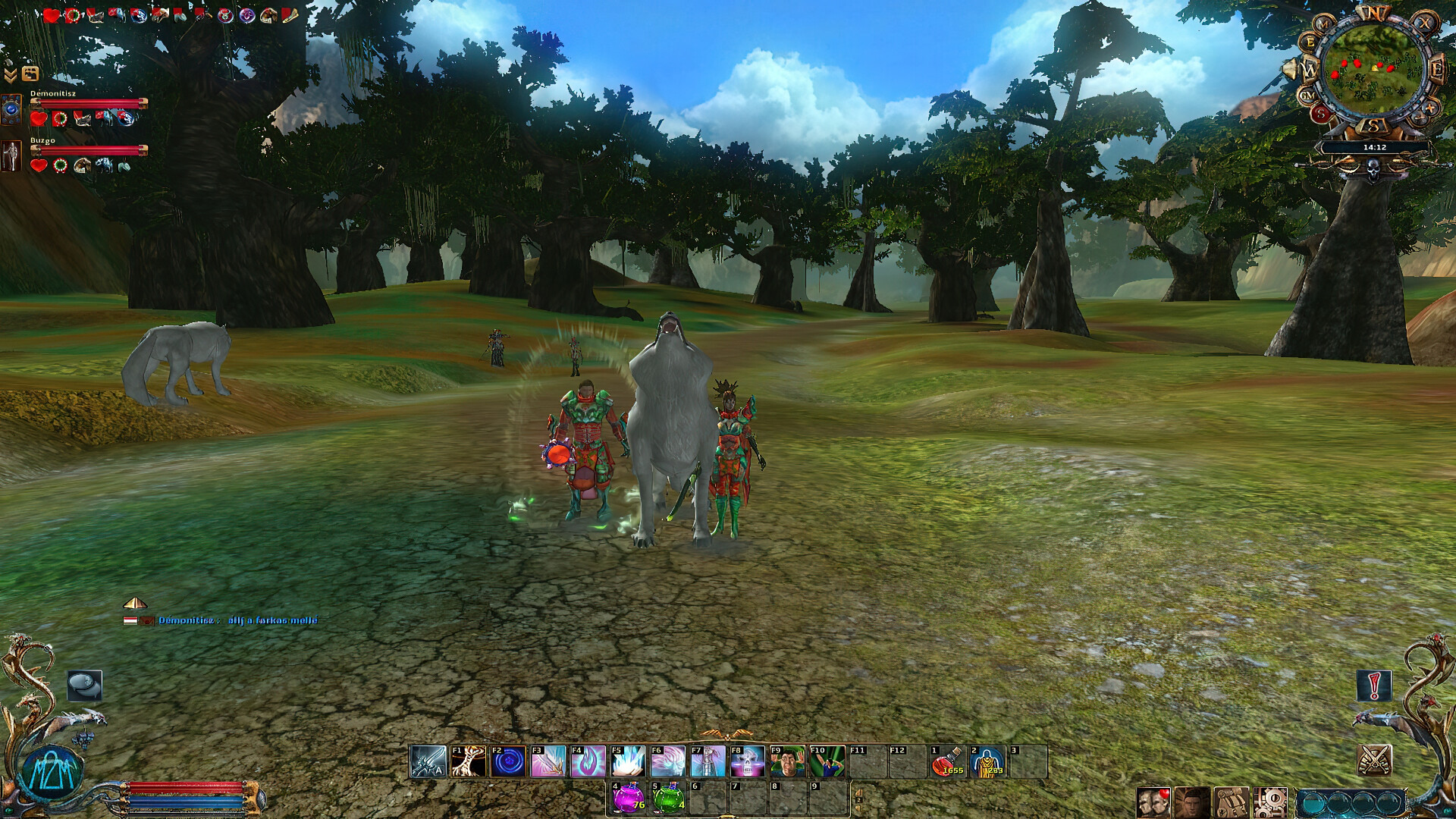Activate the F2 blue orb skill
1456x819 pixels.
coord(508,760)
